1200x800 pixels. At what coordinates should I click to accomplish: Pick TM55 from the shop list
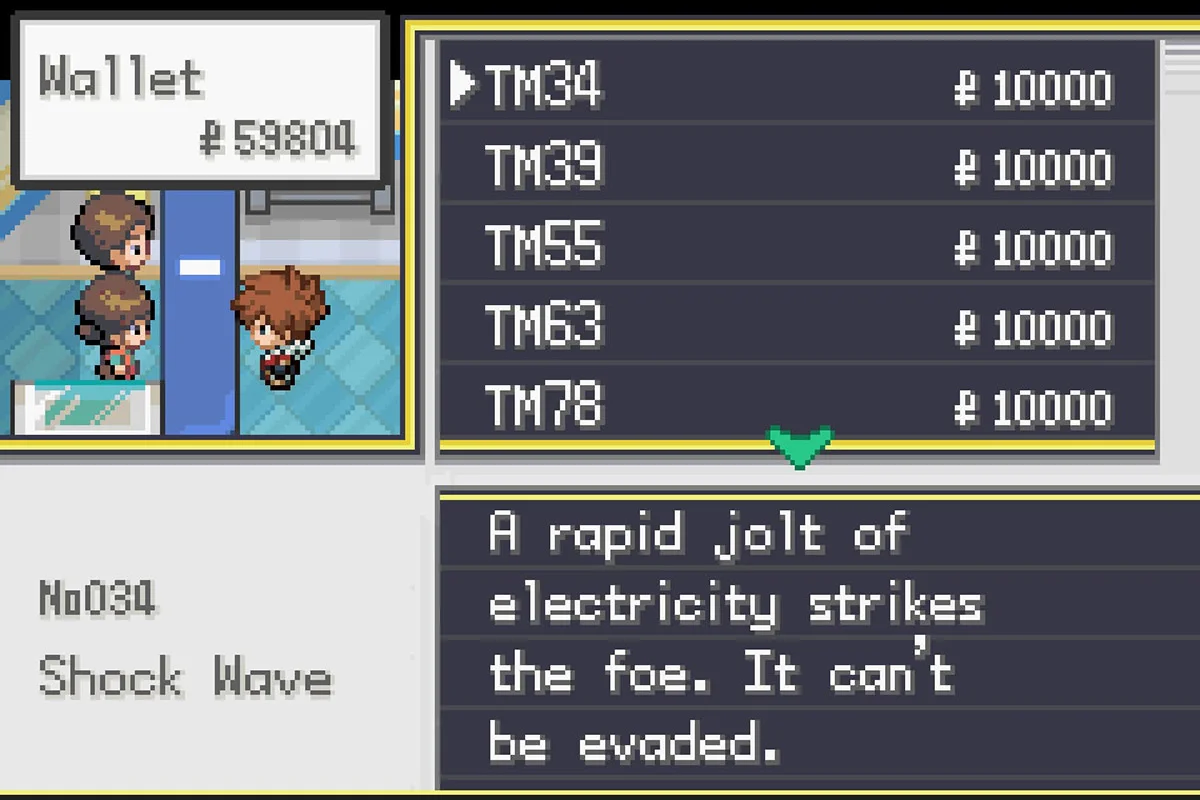click(x=544, y=246)
